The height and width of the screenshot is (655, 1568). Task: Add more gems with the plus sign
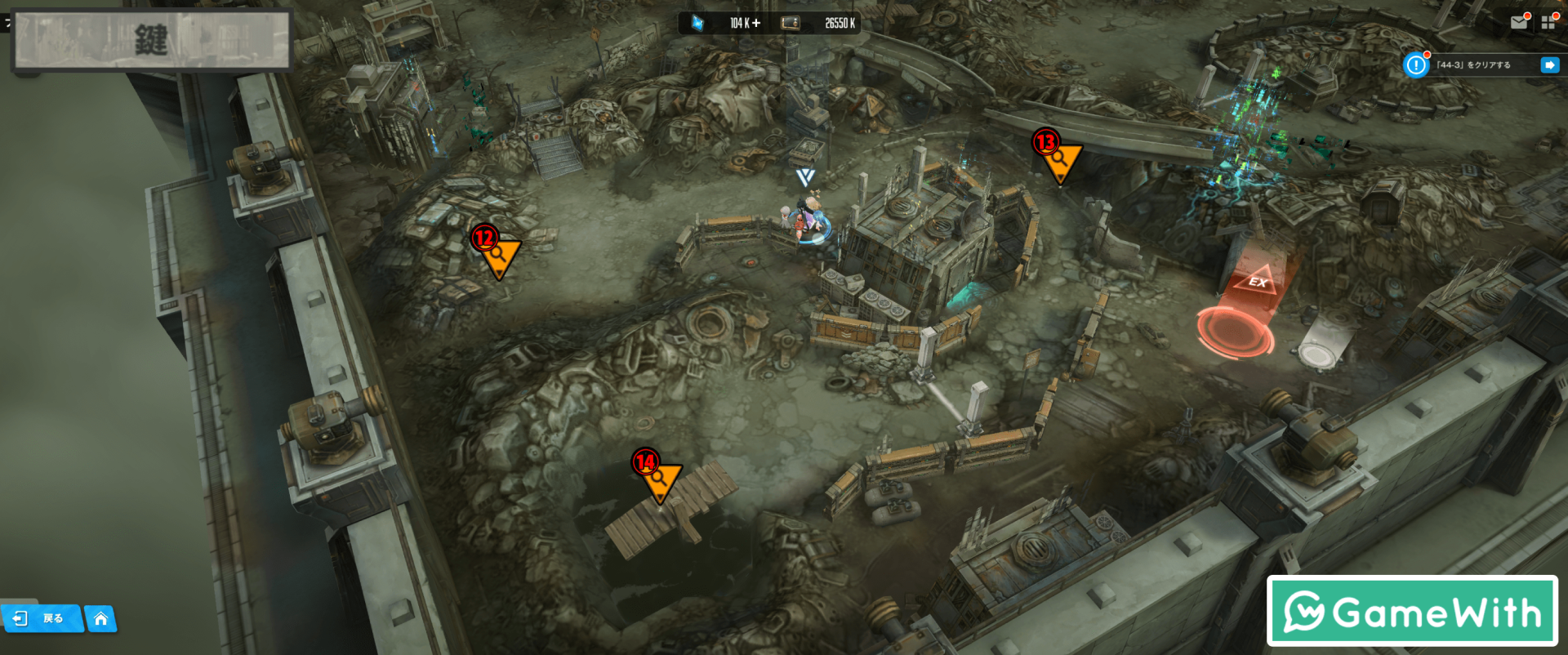[756, 23]
